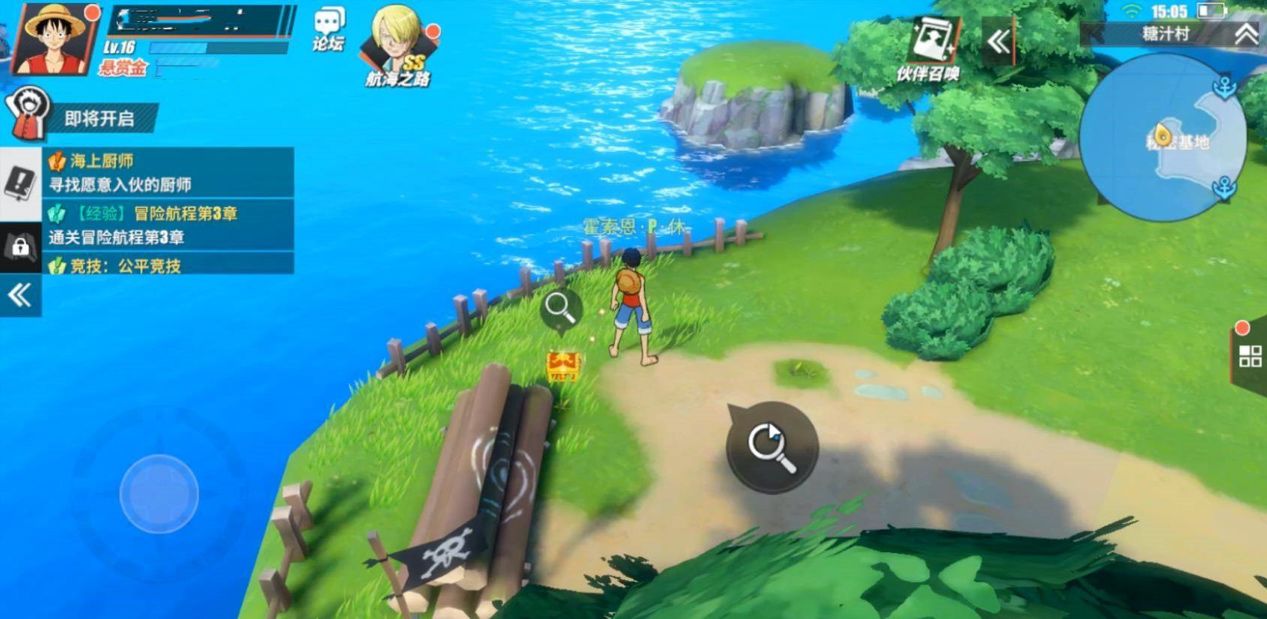The width and height of the screenshot is (1267, 619).
Task: Open the grid menu on the right edge
Action: tap(1250, 356)
